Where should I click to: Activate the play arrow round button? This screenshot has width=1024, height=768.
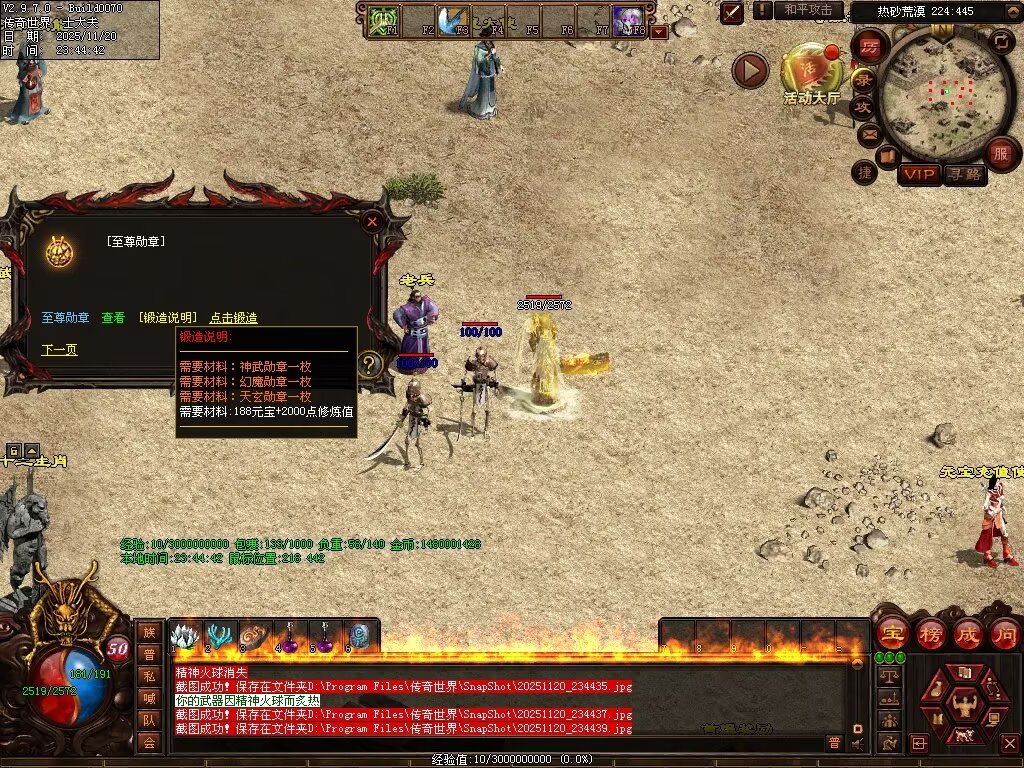tap(750, 70)
